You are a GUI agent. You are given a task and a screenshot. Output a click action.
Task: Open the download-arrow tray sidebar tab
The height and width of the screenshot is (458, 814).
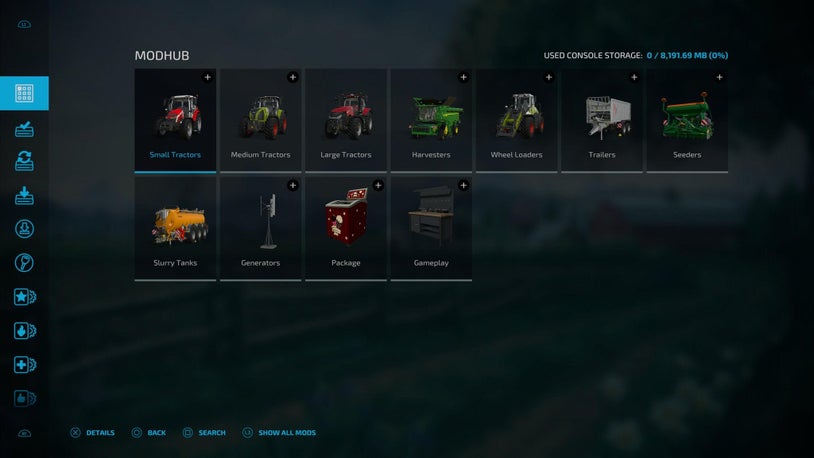pos(25,196)
